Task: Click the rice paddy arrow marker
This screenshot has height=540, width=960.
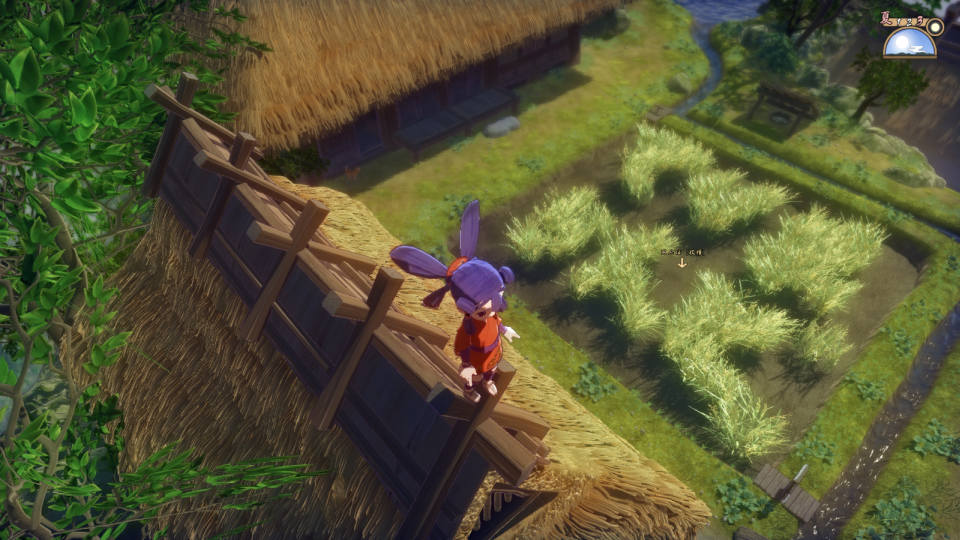Action: click(x=682, y=263)
